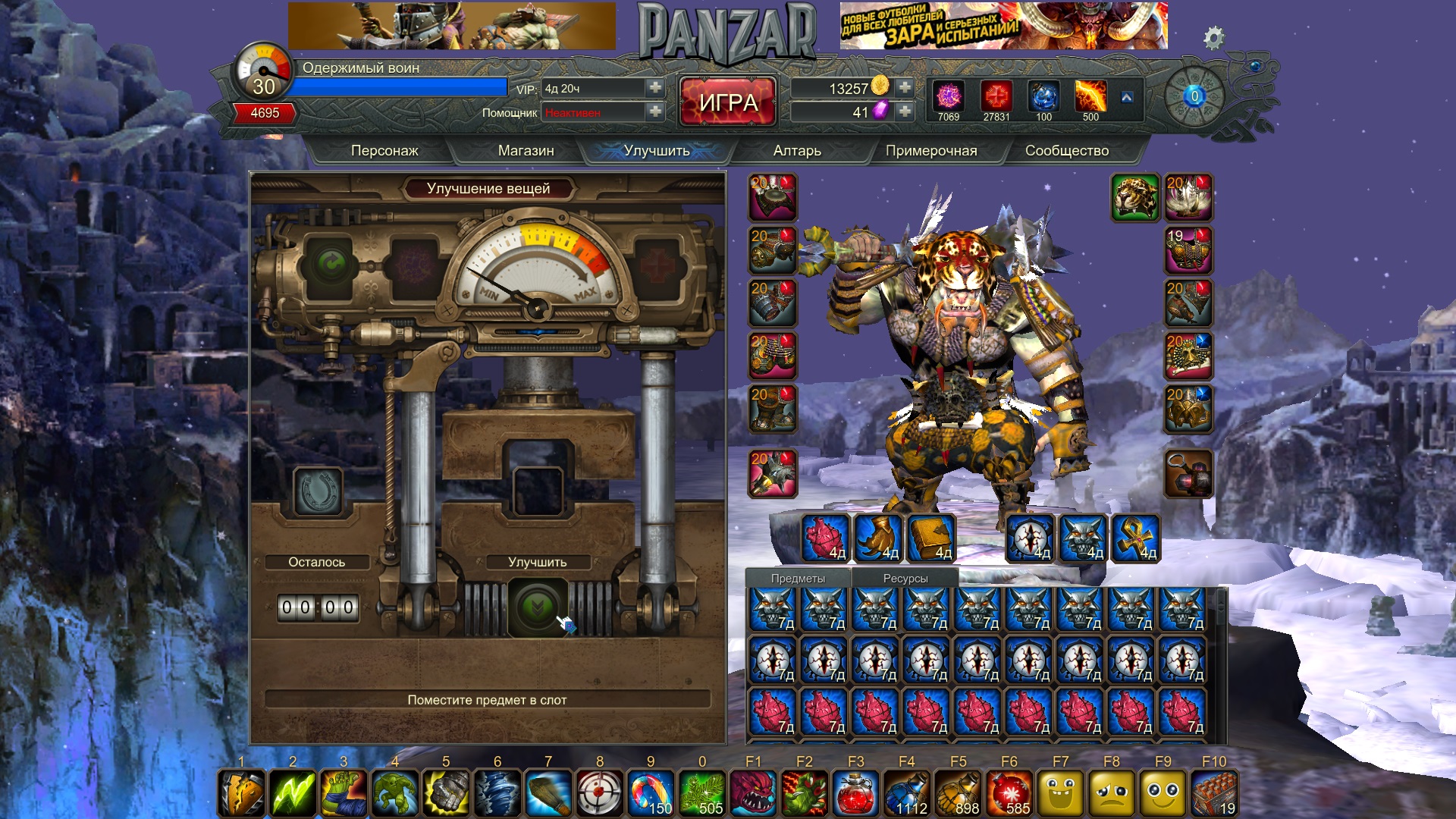Add gold with the plus button

click(905, 88)
